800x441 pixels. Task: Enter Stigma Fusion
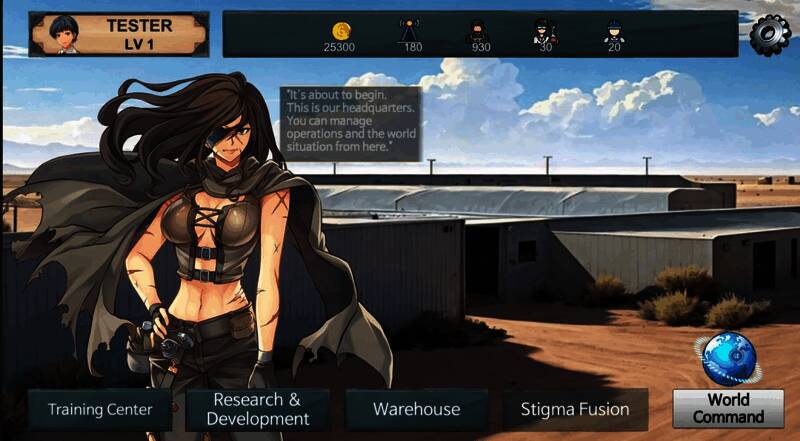575,409
